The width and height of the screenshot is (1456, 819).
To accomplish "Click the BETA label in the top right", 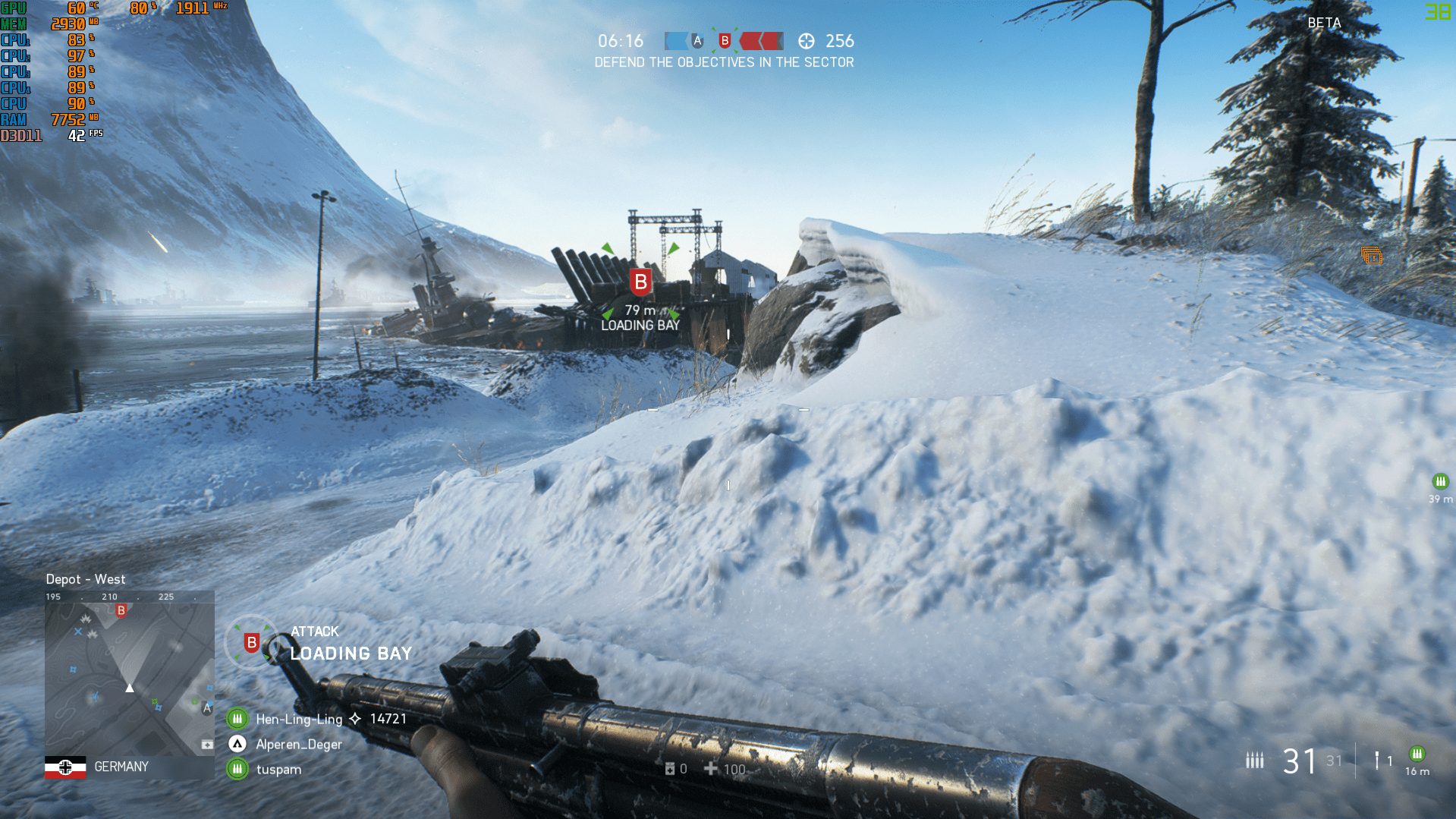I will click(x=1323, y=24).
